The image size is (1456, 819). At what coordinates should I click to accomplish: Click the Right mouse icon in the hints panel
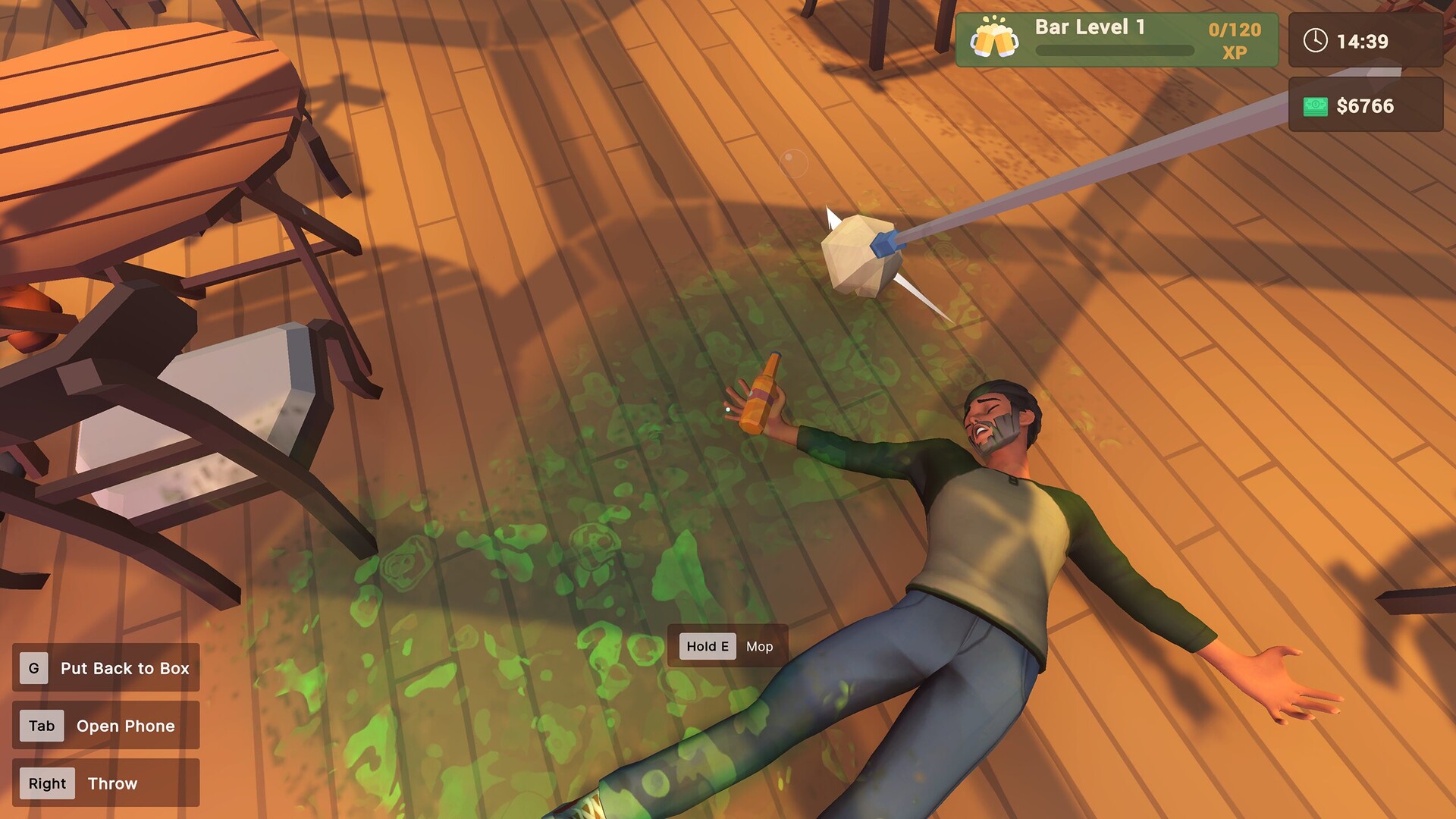point(46,783)
